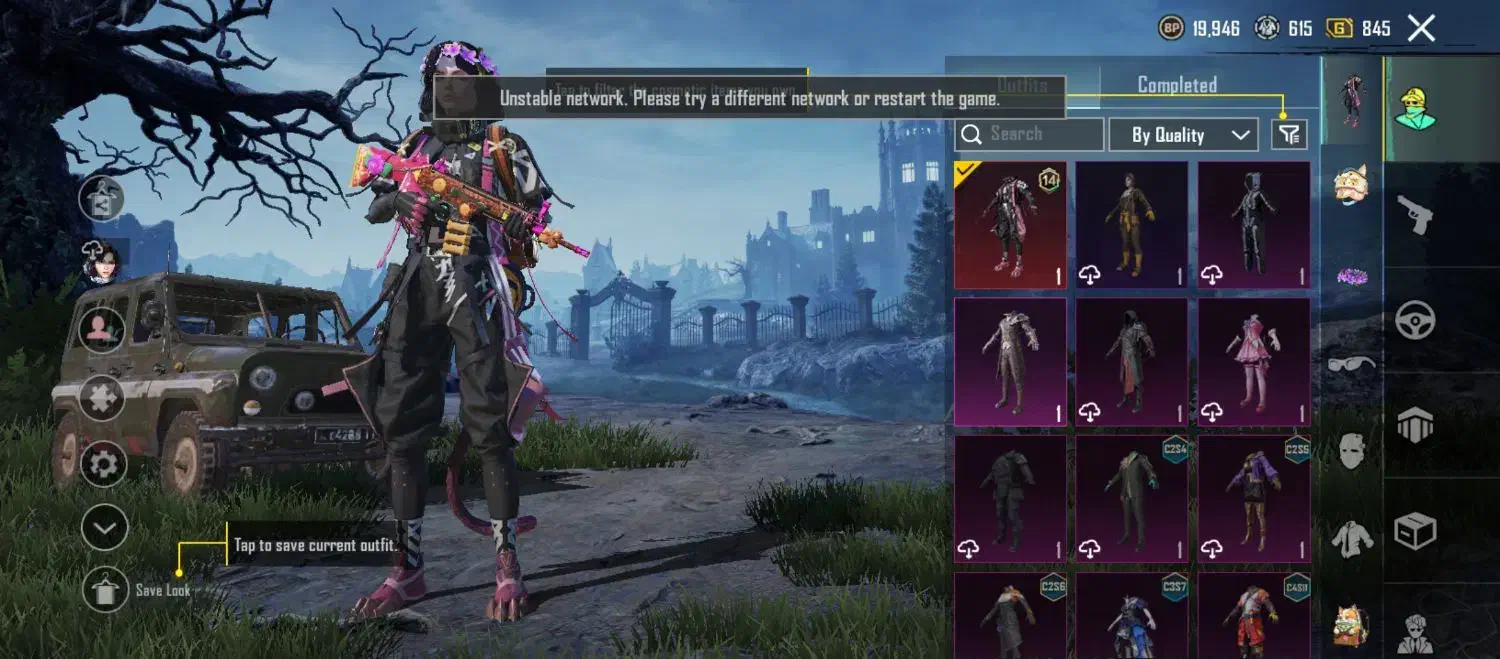The height and width of the screenshot is (659, 1500).
Task: Close the inventory with the X button
Action: pos(1421,28)
